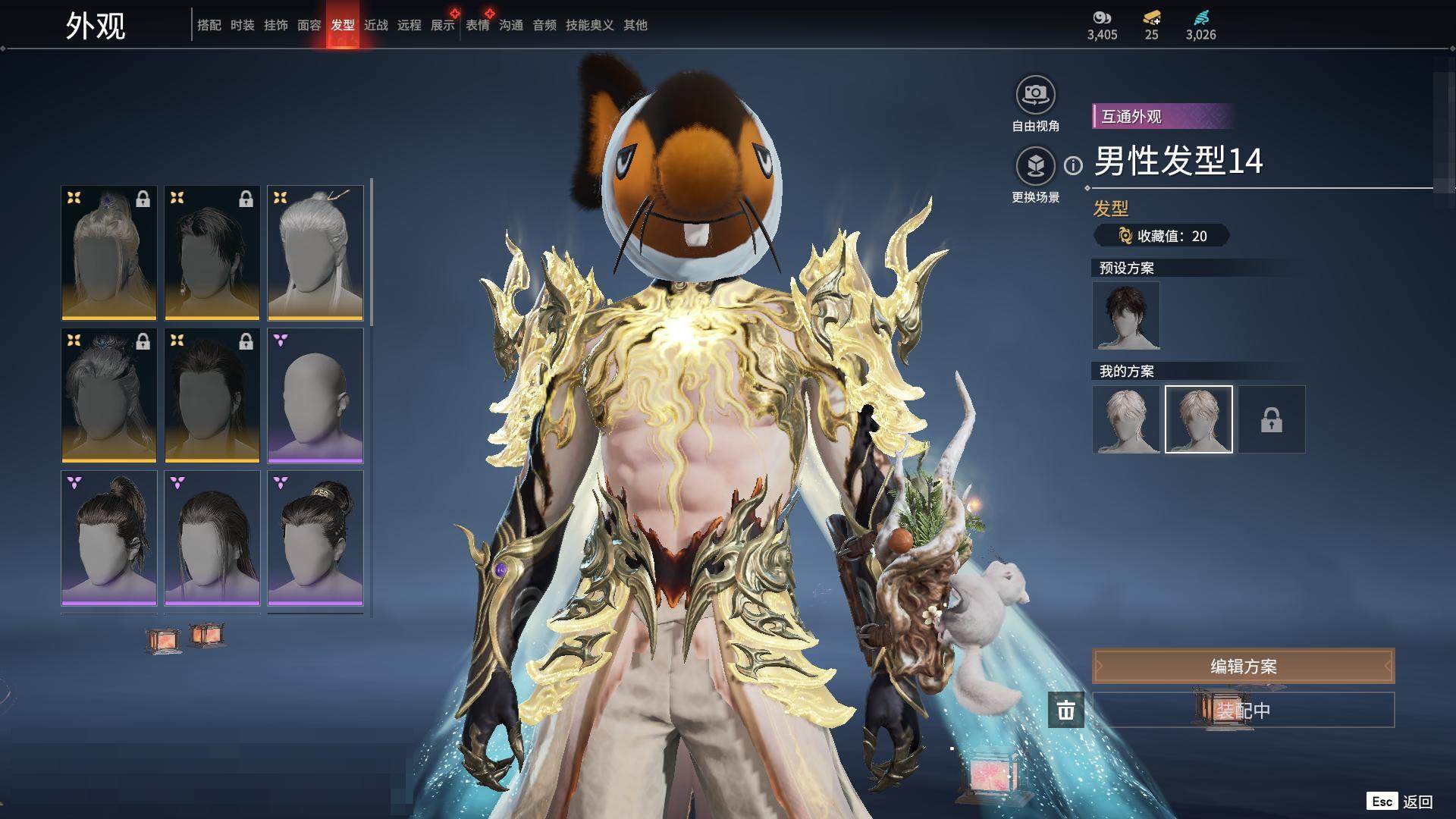Select the 其他 tab
This screenshot has height=819, width=1456.
(x=635, y=25)
